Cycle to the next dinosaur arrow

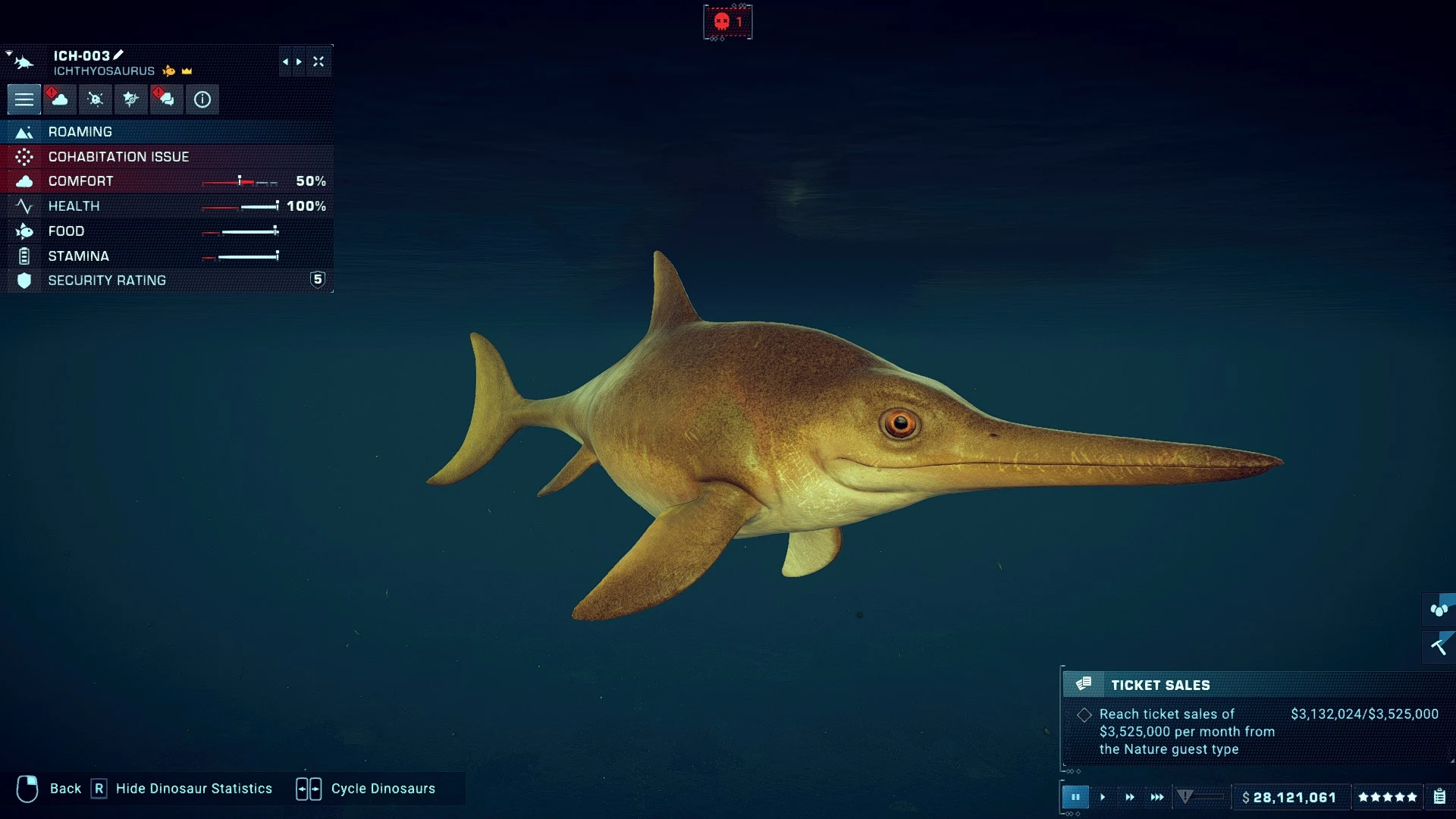click(300, 62)
